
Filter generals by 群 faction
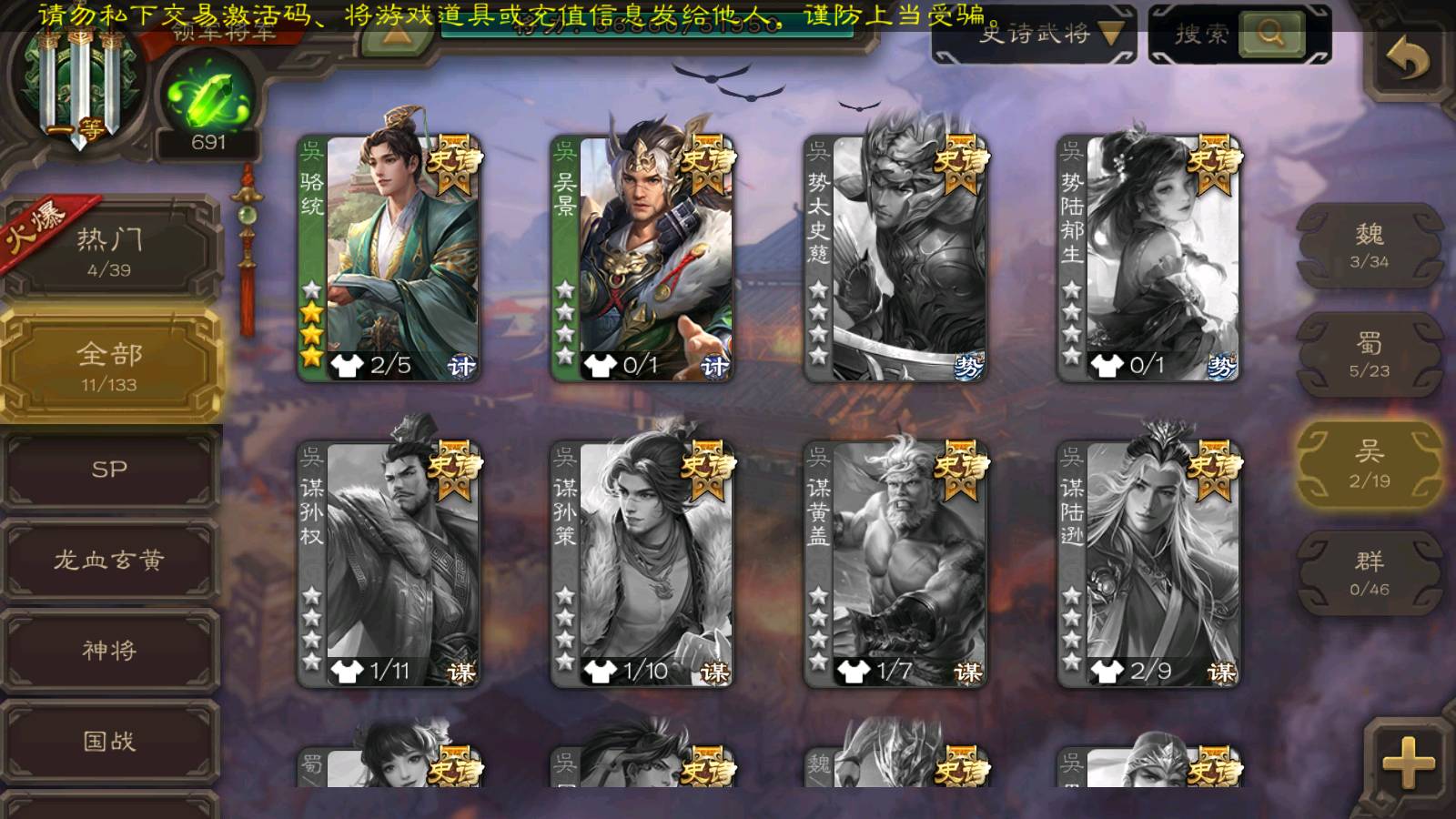(x=1369, y=573)
